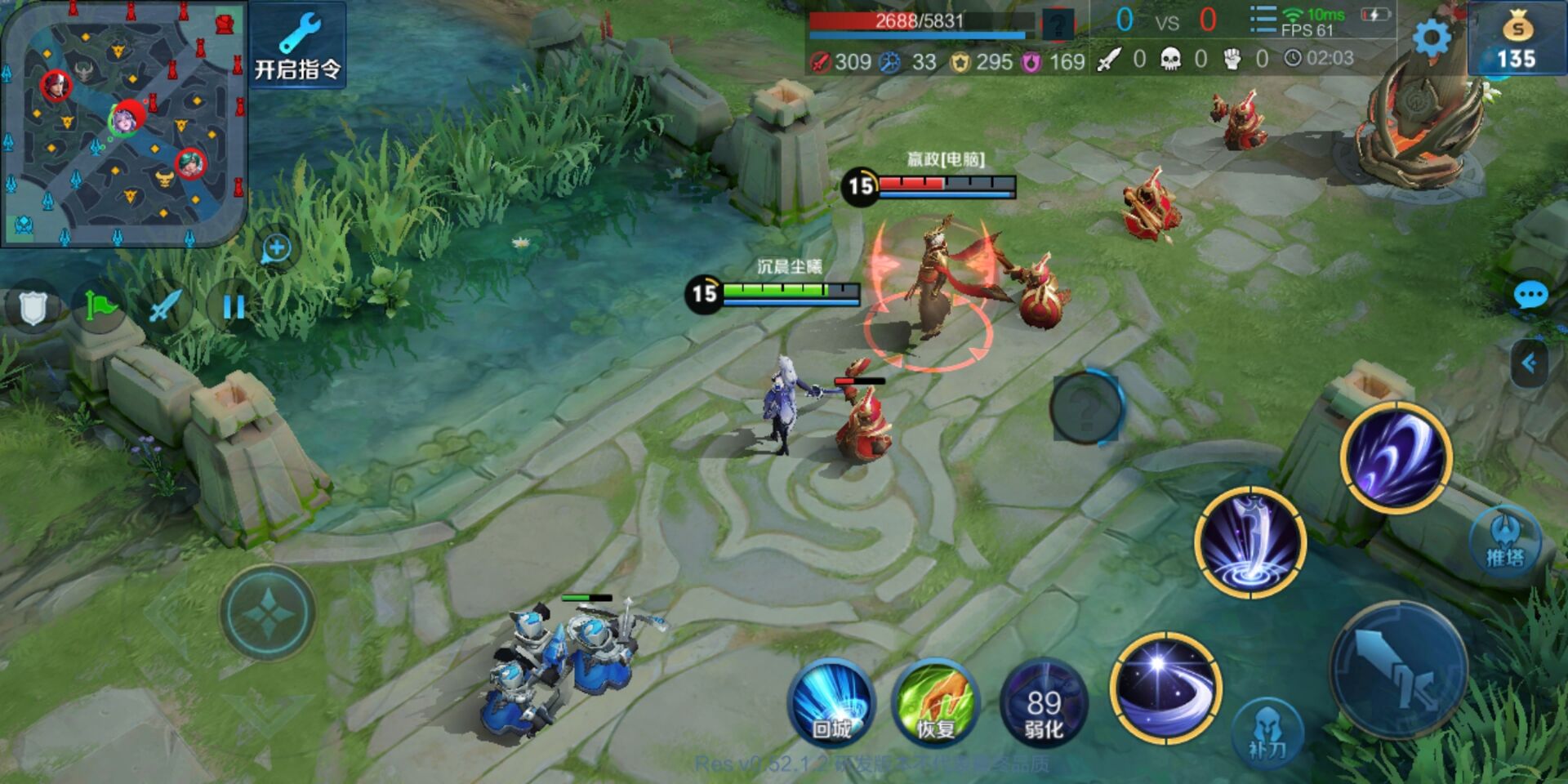Tap the 补刀 last-hit minion button
The width and height of the screenshot is (1568, 784).
[1267, 732]
